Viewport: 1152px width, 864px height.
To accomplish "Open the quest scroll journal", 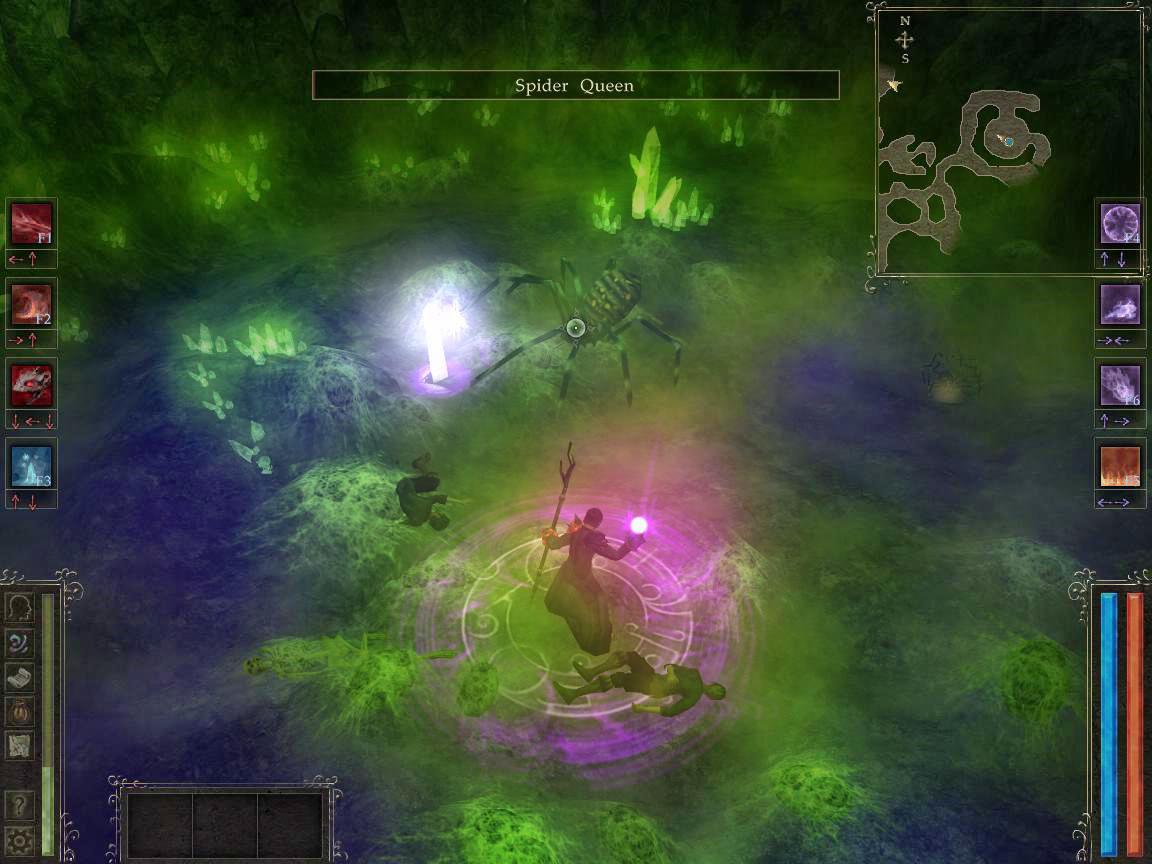I will click(20, 677).
